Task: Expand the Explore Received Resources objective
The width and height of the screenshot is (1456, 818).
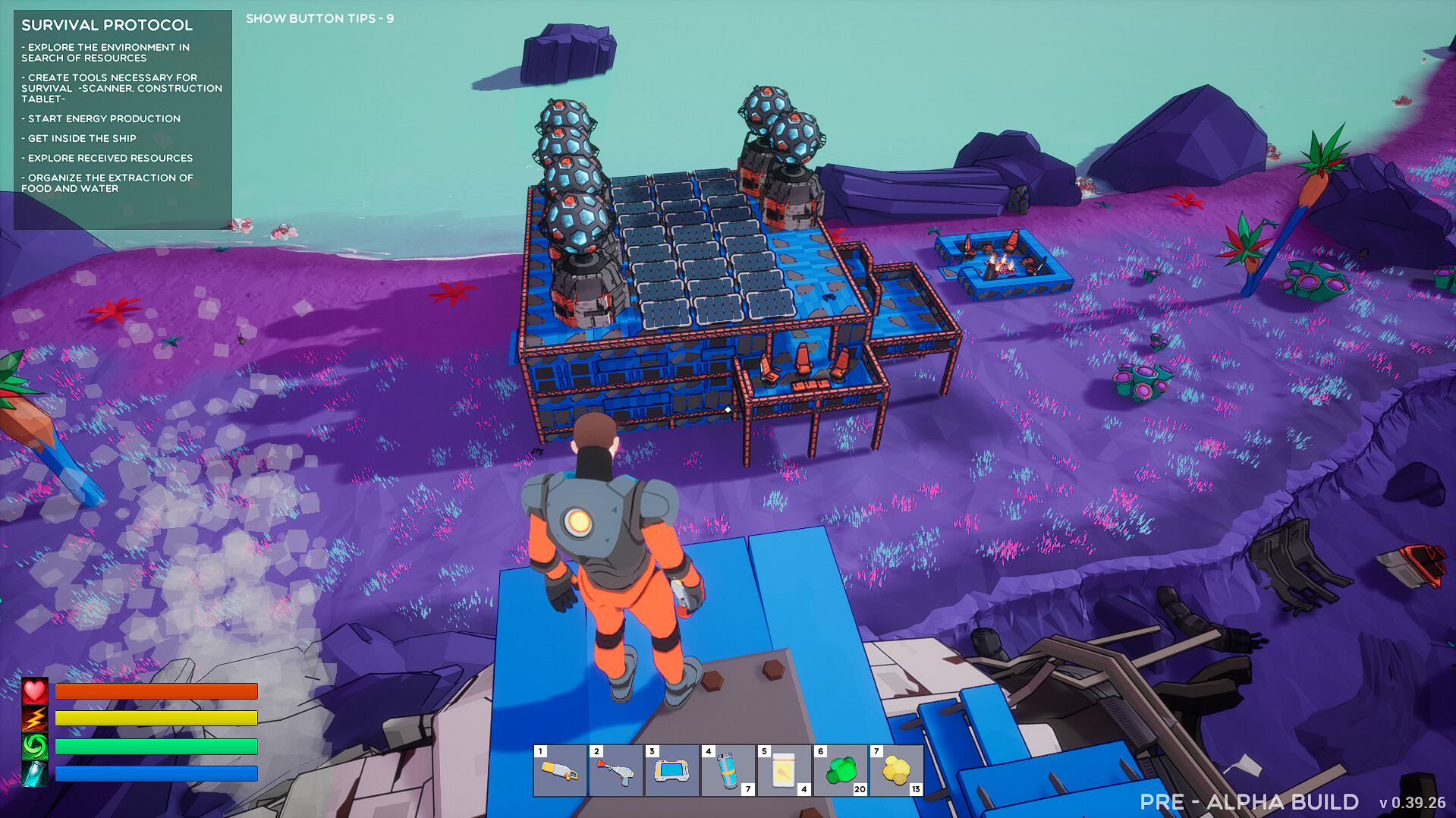Action: point(107,158)
